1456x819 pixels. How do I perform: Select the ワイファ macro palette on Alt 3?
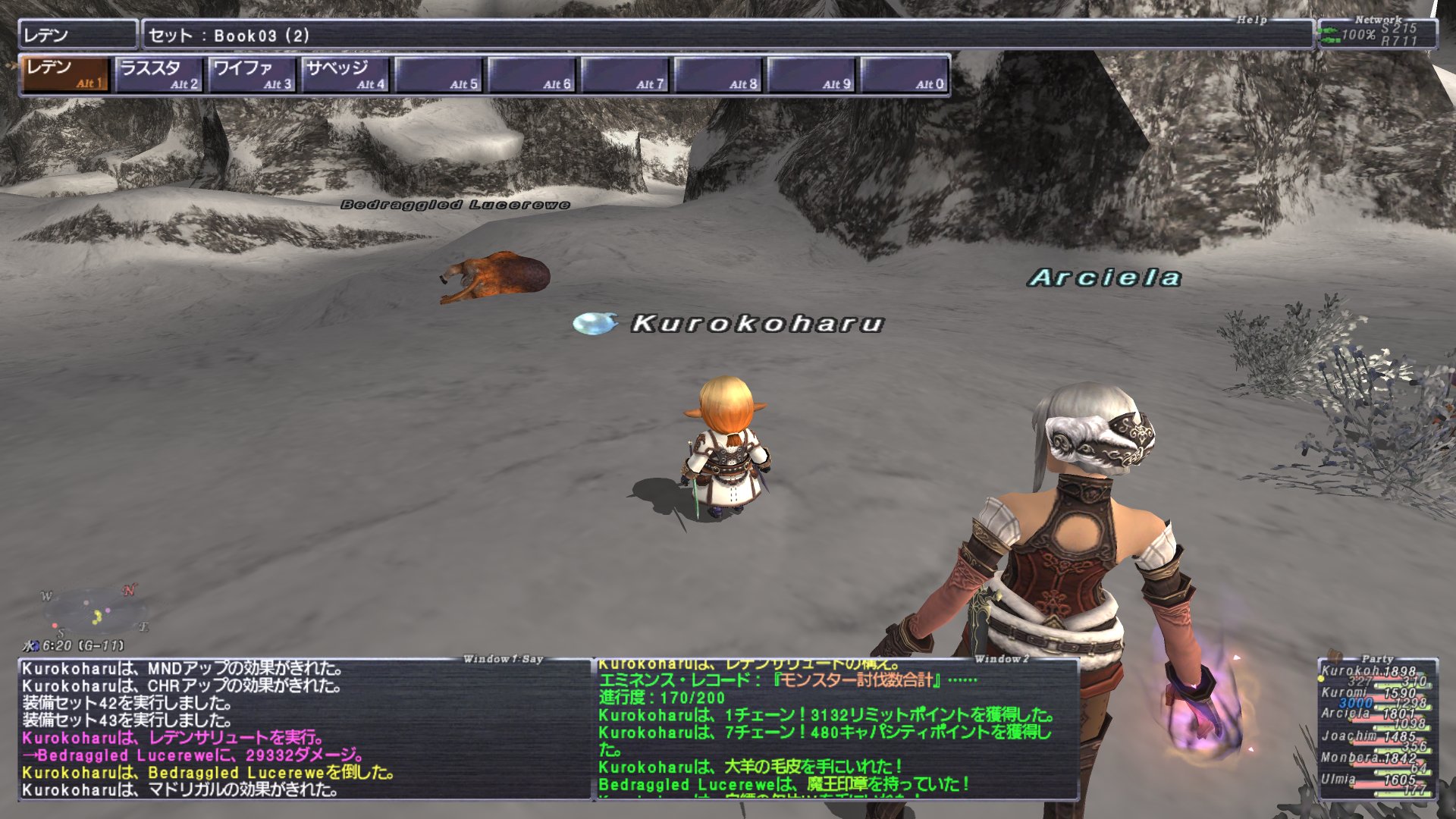pyautogui.click(x=250, y=74)
